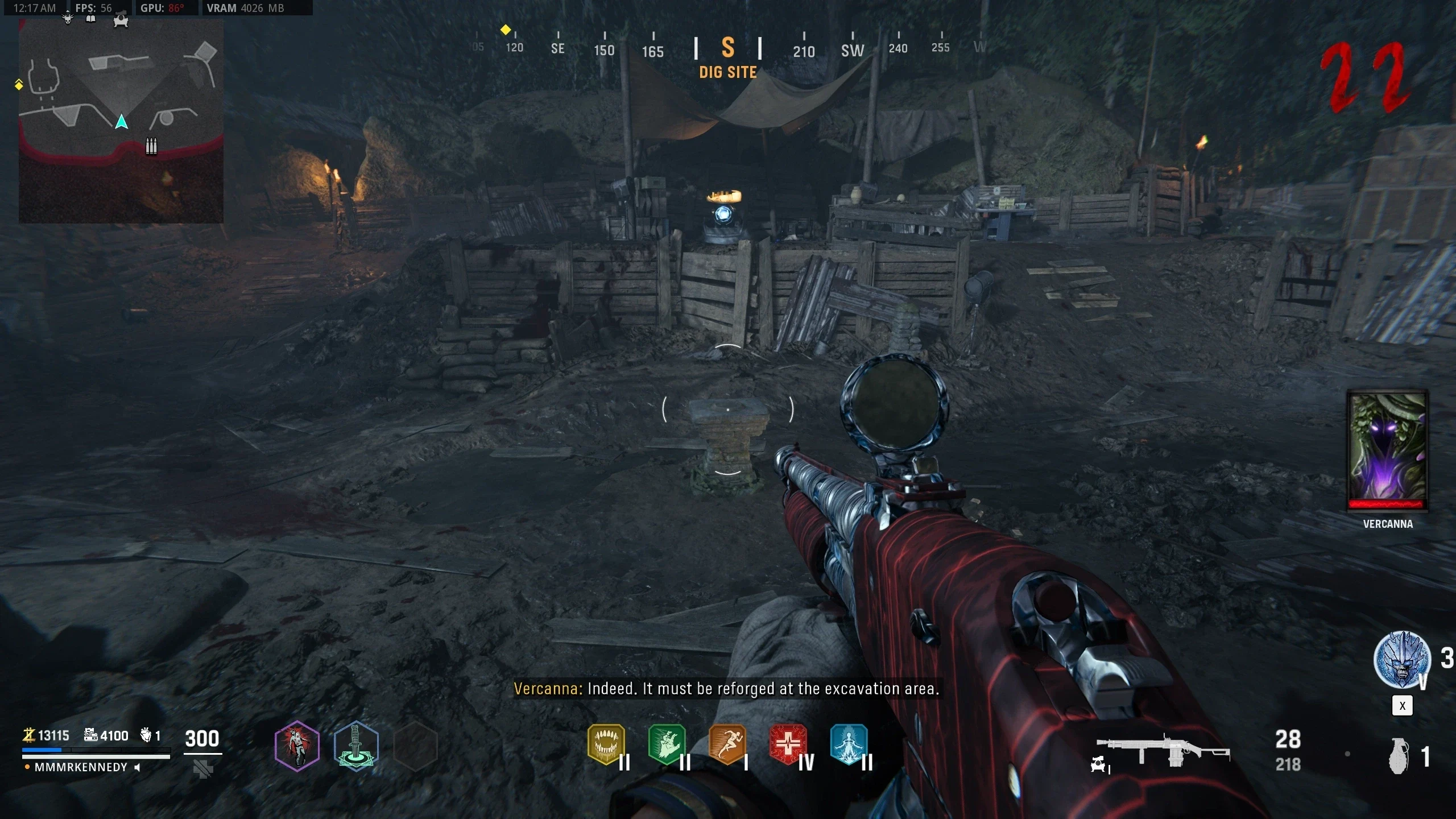Activate the frost mask artifact ability
This screenshot has width=1456, height=819.
coord(1402,660)
